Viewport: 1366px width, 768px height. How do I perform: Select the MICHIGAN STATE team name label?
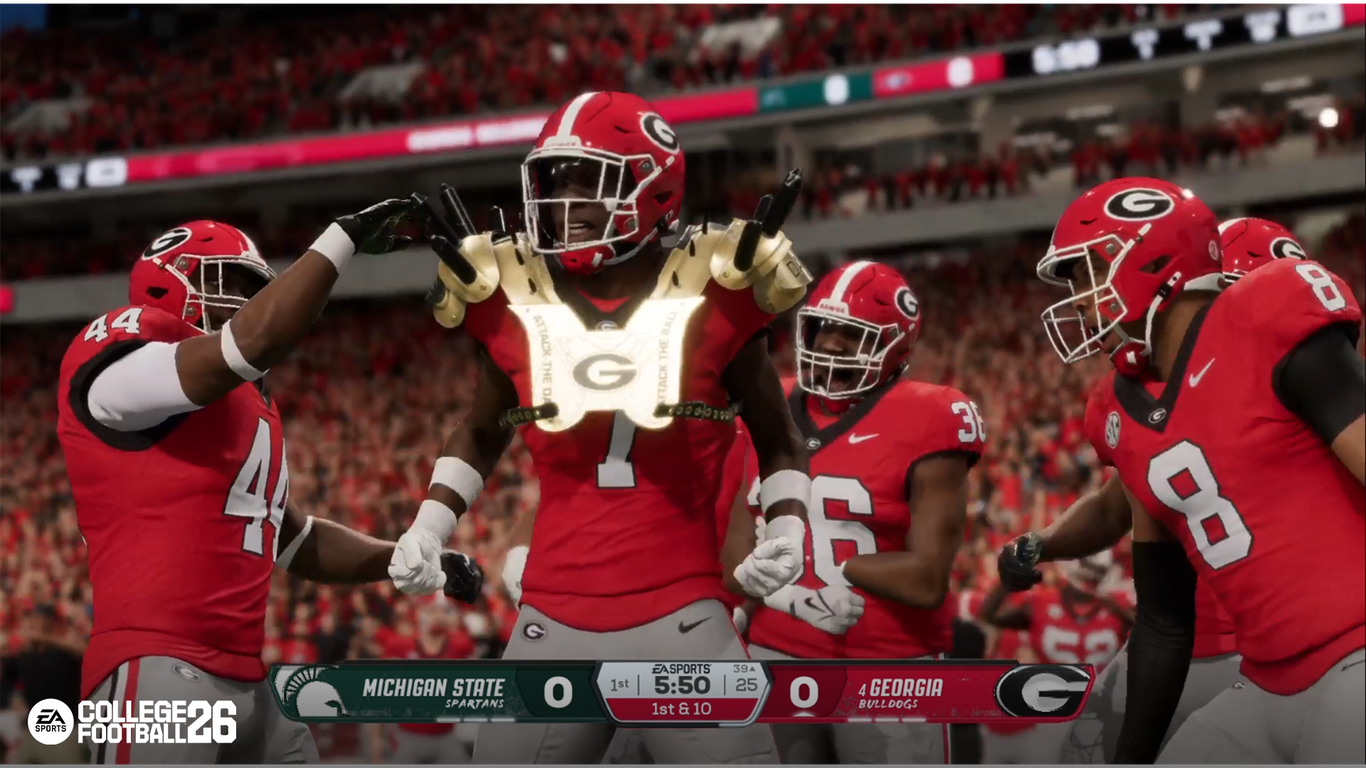tap(435, 685)
